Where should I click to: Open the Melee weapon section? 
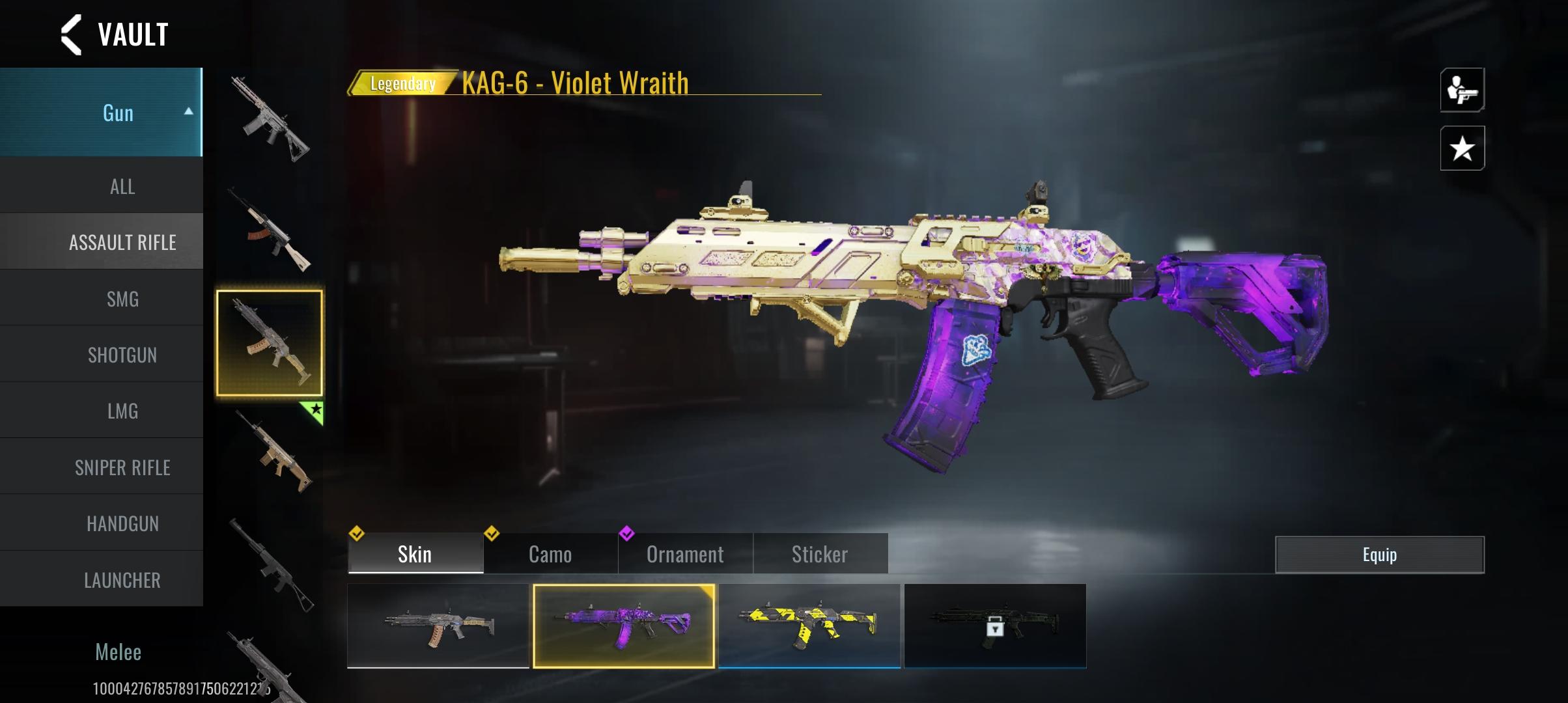(118, 652)
